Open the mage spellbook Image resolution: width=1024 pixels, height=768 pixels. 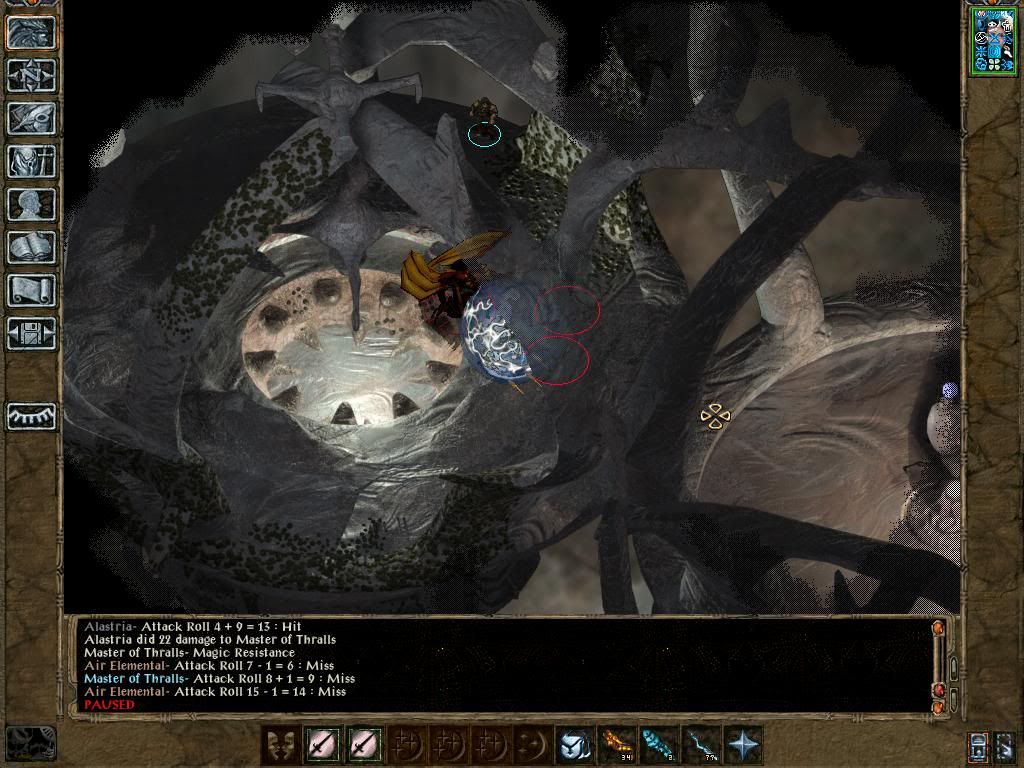tap(31, 247)
